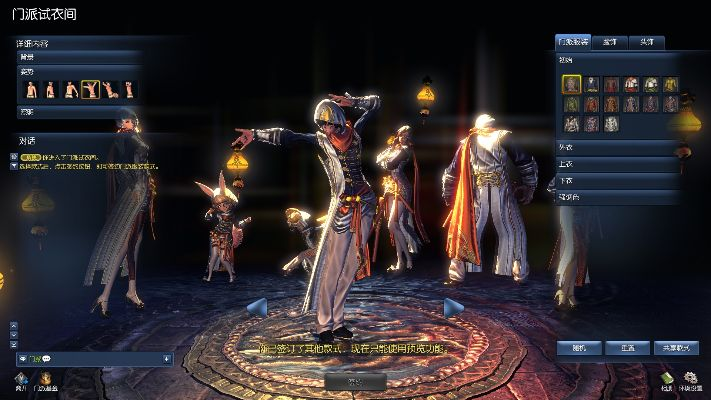Pick the first standing pose thumbnail
711x400 pixels.
pos(31,90)
